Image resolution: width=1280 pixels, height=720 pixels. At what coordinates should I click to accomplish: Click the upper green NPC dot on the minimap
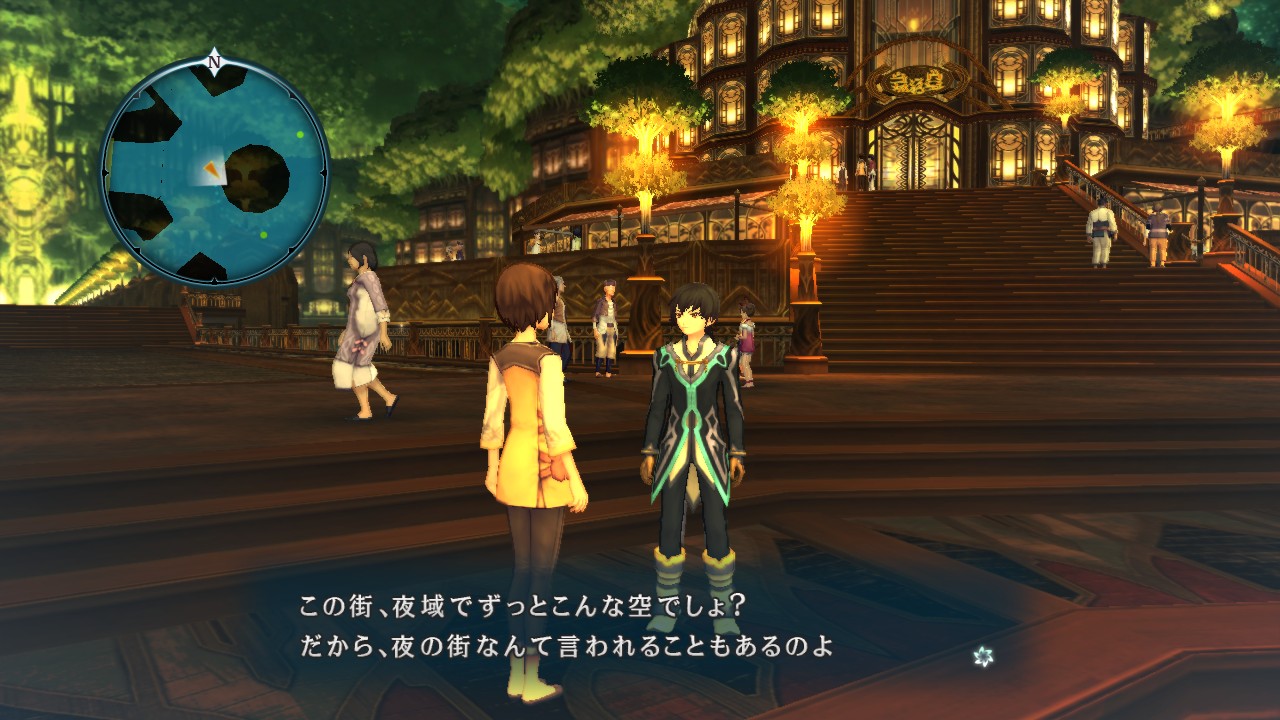click(x=298, y=137)
